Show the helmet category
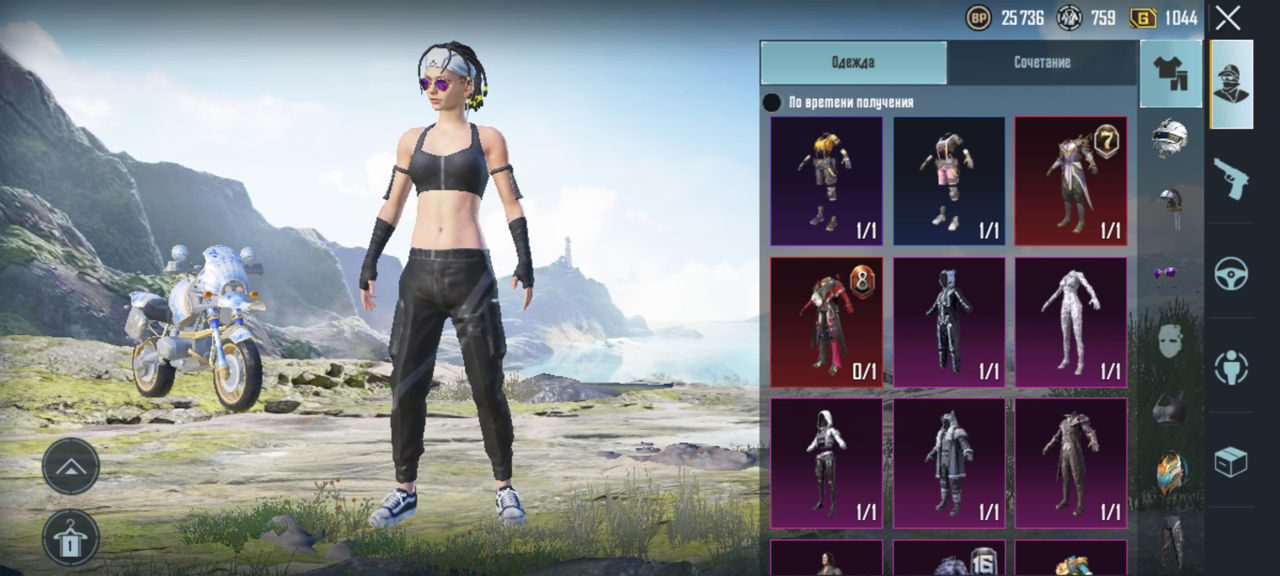 click(x=1170, y=138)
